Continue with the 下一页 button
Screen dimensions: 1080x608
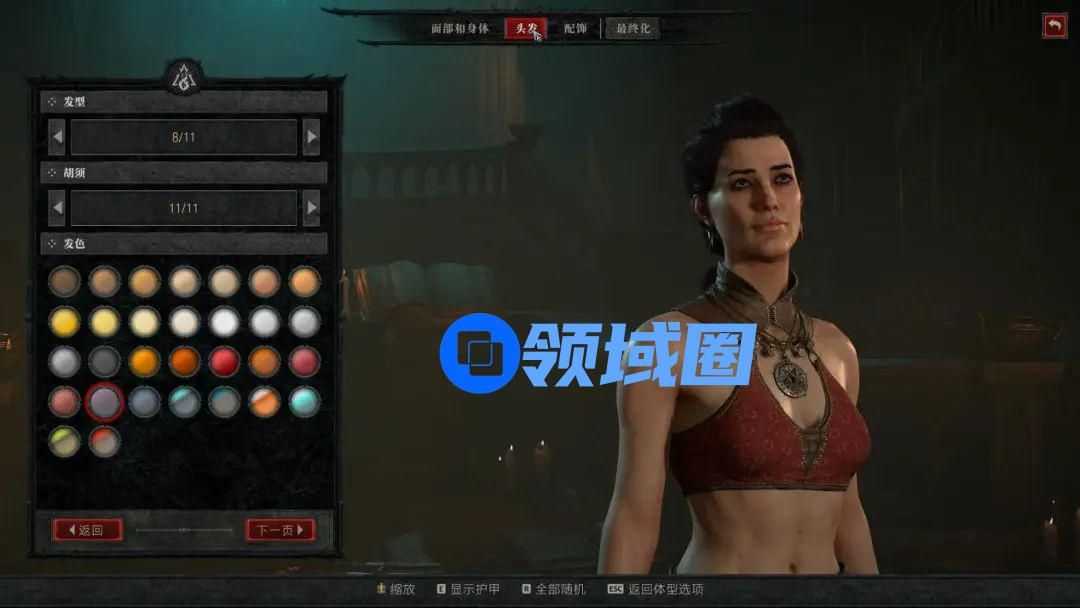pos(280,530)
